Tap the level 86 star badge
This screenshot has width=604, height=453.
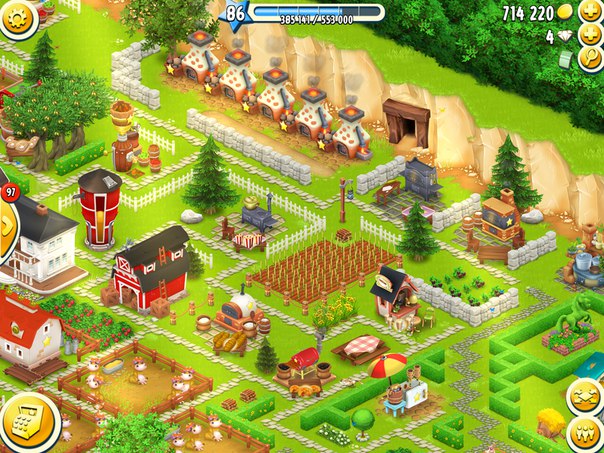coord(236,13)
